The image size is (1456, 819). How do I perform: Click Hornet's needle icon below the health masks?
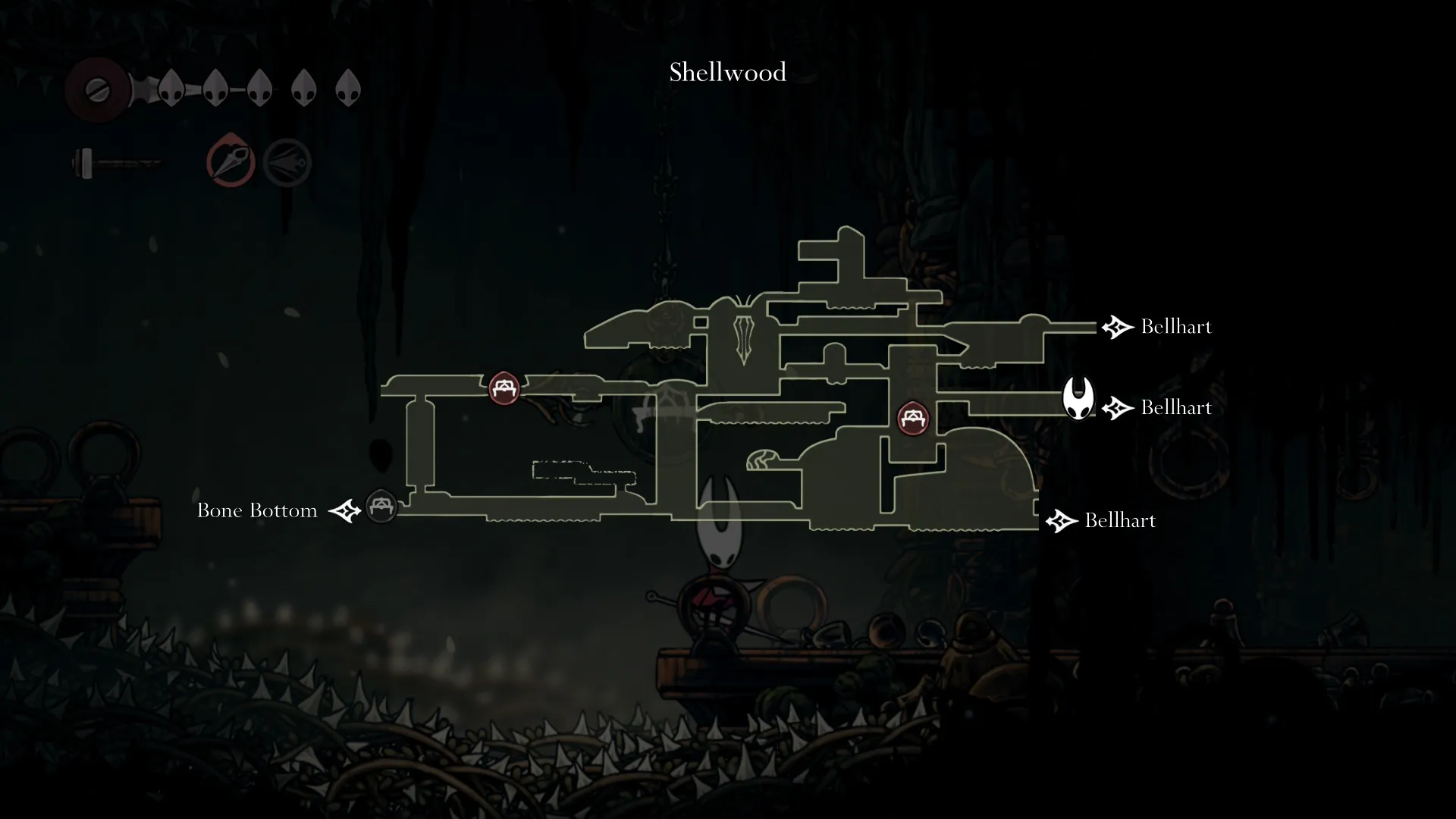[118, 163]
